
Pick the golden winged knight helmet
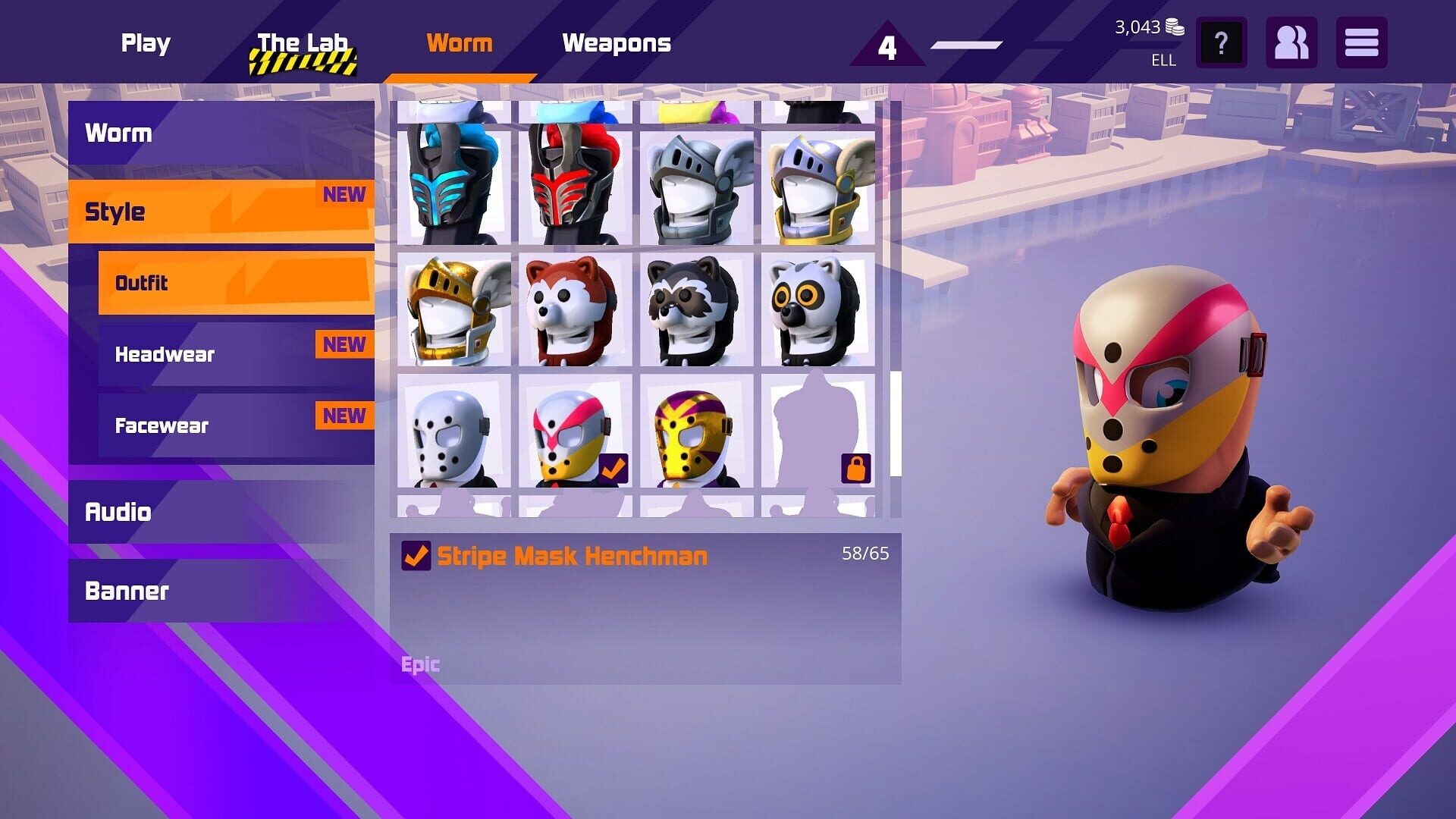(451, 309)
